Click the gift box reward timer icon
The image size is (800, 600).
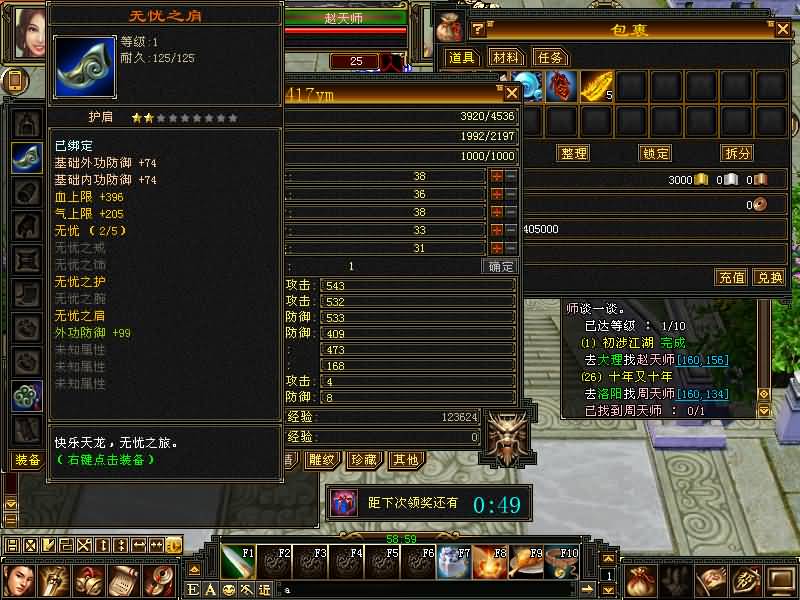[344, 503]
